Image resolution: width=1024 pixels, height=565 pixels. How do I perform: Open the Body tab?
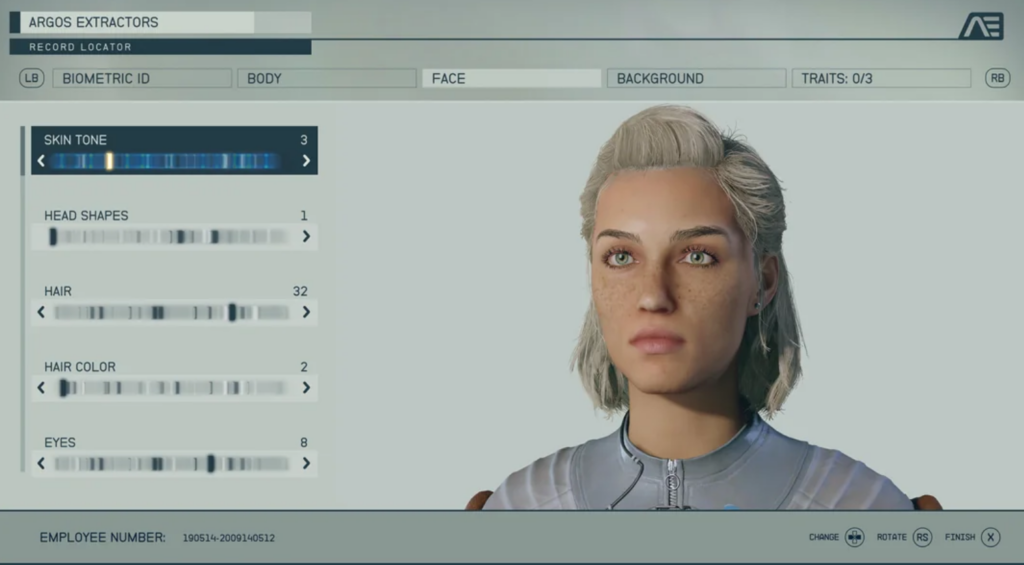(326, 78)
